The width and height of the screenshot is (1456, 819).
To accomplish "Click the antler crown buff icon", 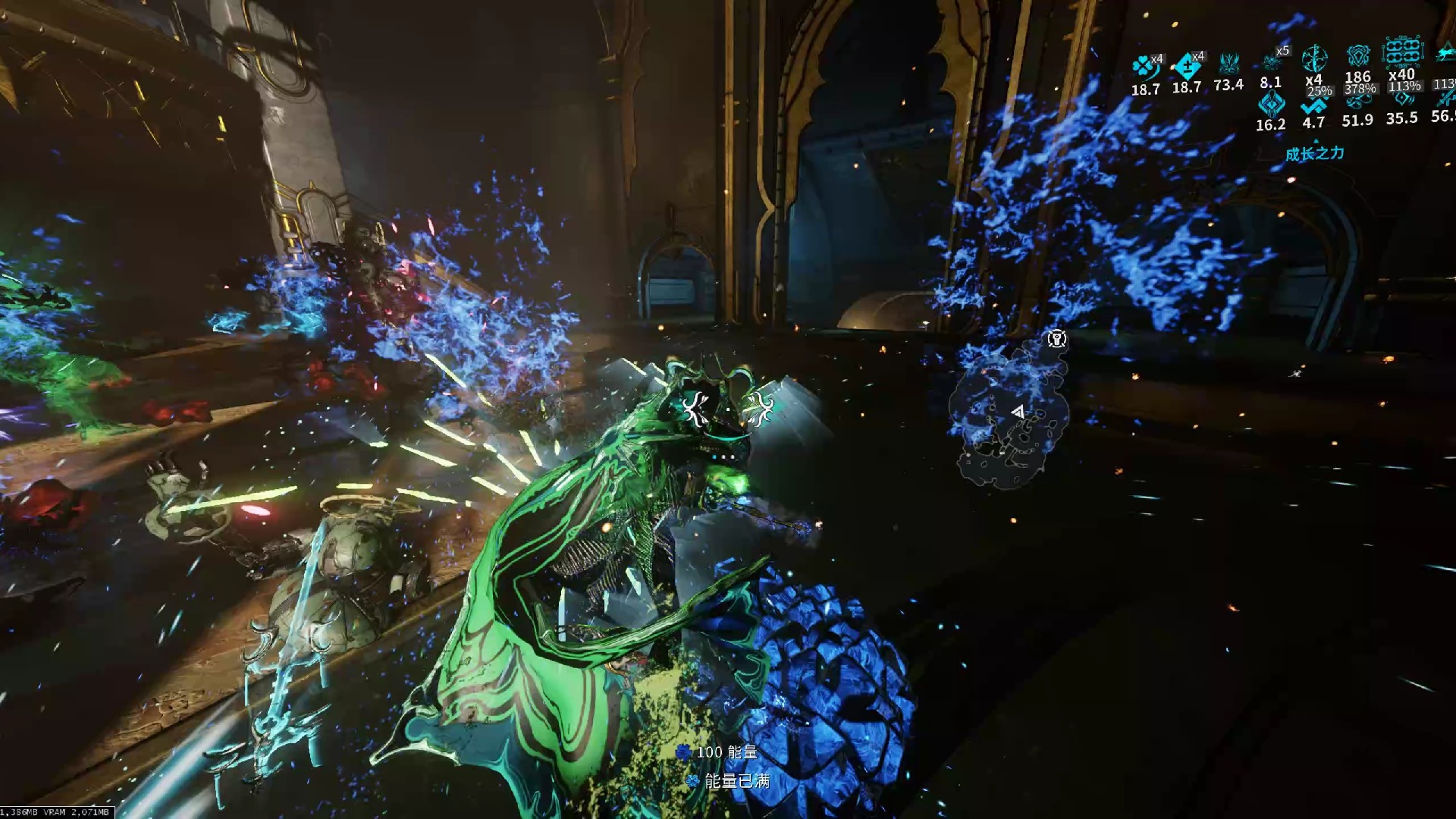I will 1228,62.
